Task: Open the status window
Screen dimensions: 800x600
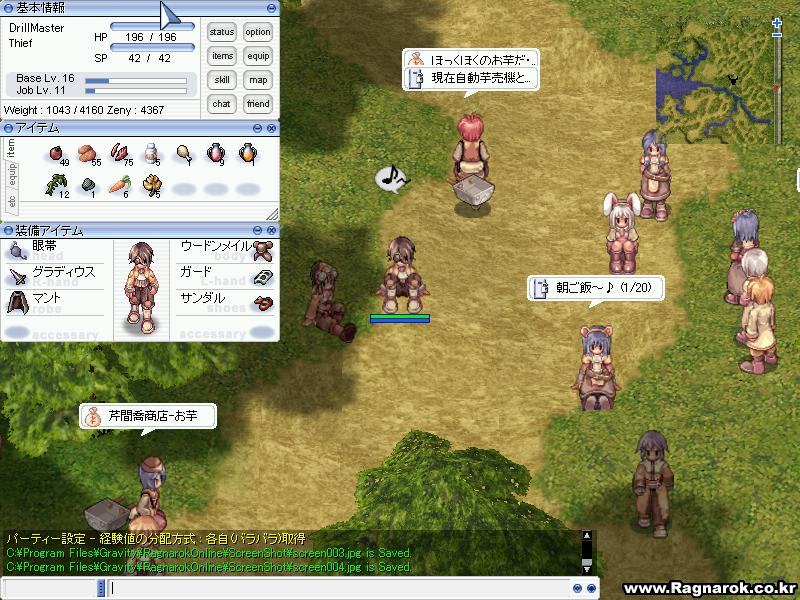Action: (222, 33)
